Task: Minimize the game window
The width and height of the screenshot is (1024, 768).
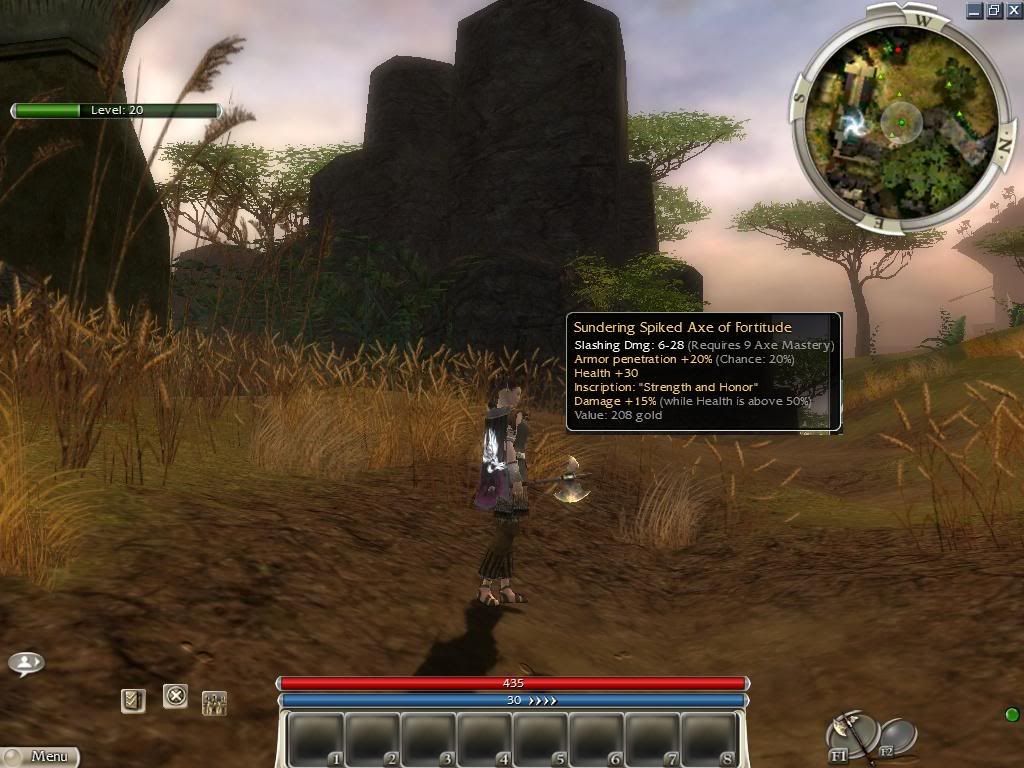Action: pyautogui.click(x=975, y=11)
